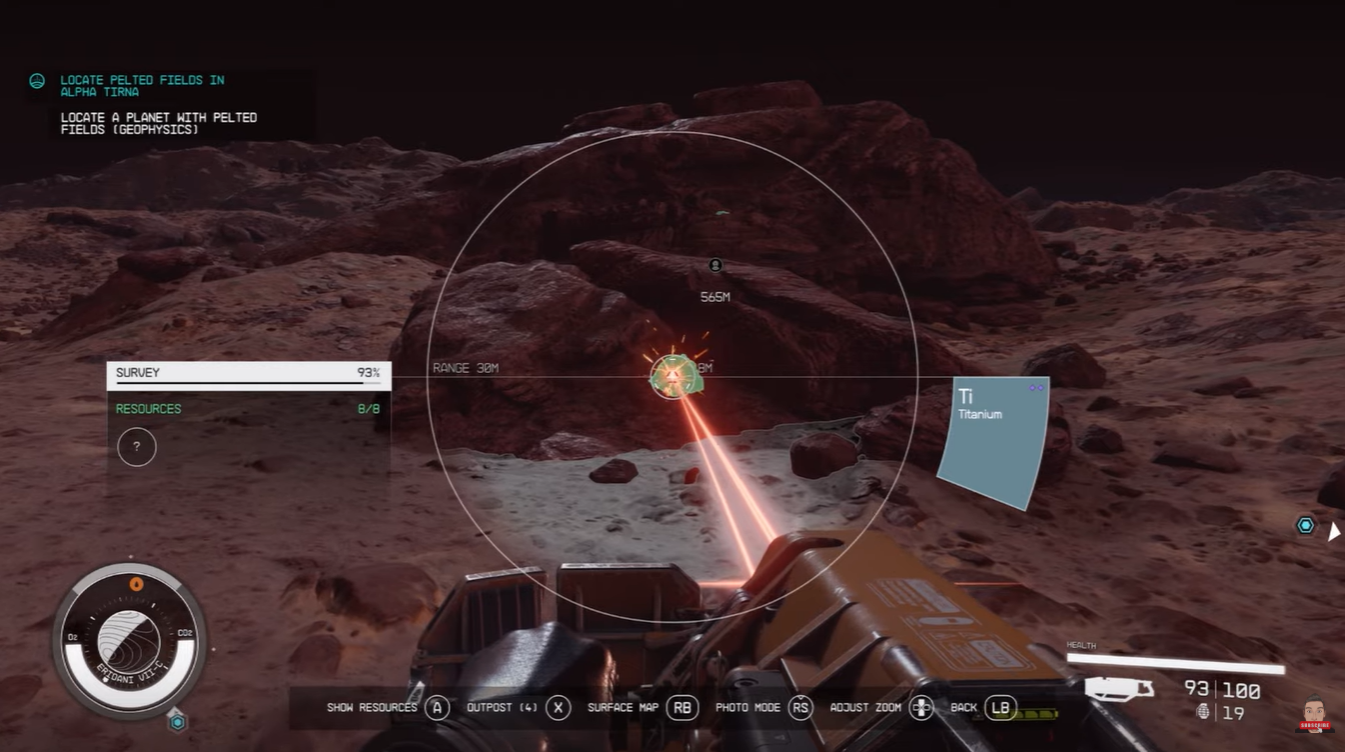Screen dimensions: 1345x752
Task: Click the mission marker above 565M
Action: tap(715, 265)
